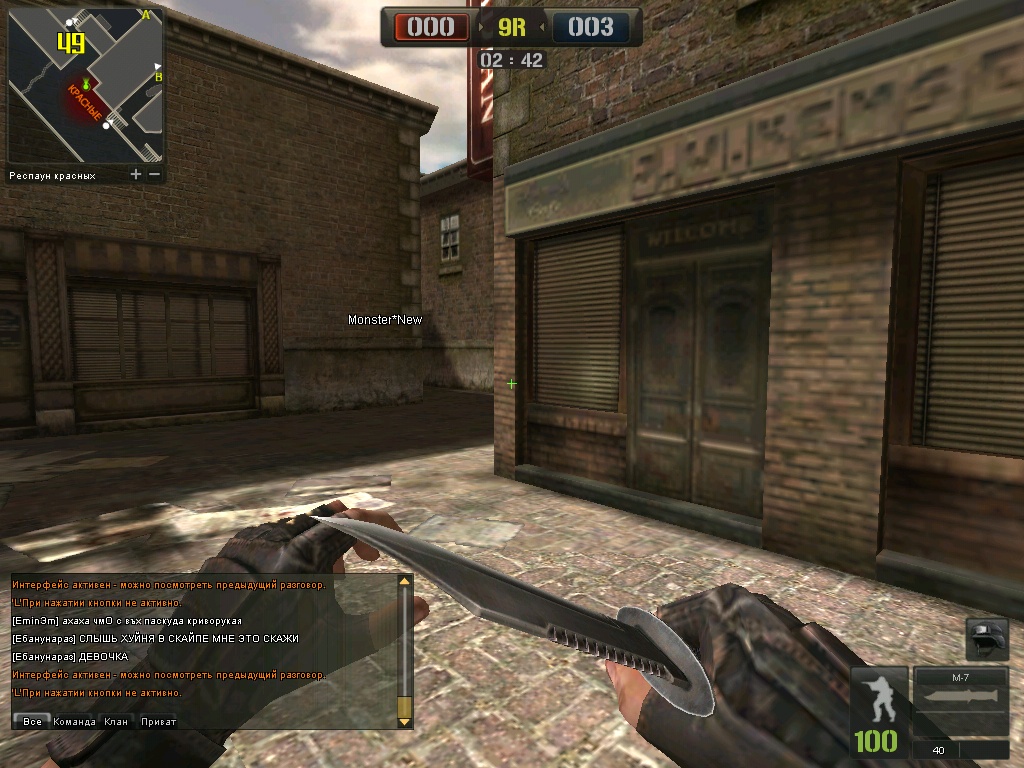
Task: Zoom out the minimap with minus button
Action: point(154,174)
